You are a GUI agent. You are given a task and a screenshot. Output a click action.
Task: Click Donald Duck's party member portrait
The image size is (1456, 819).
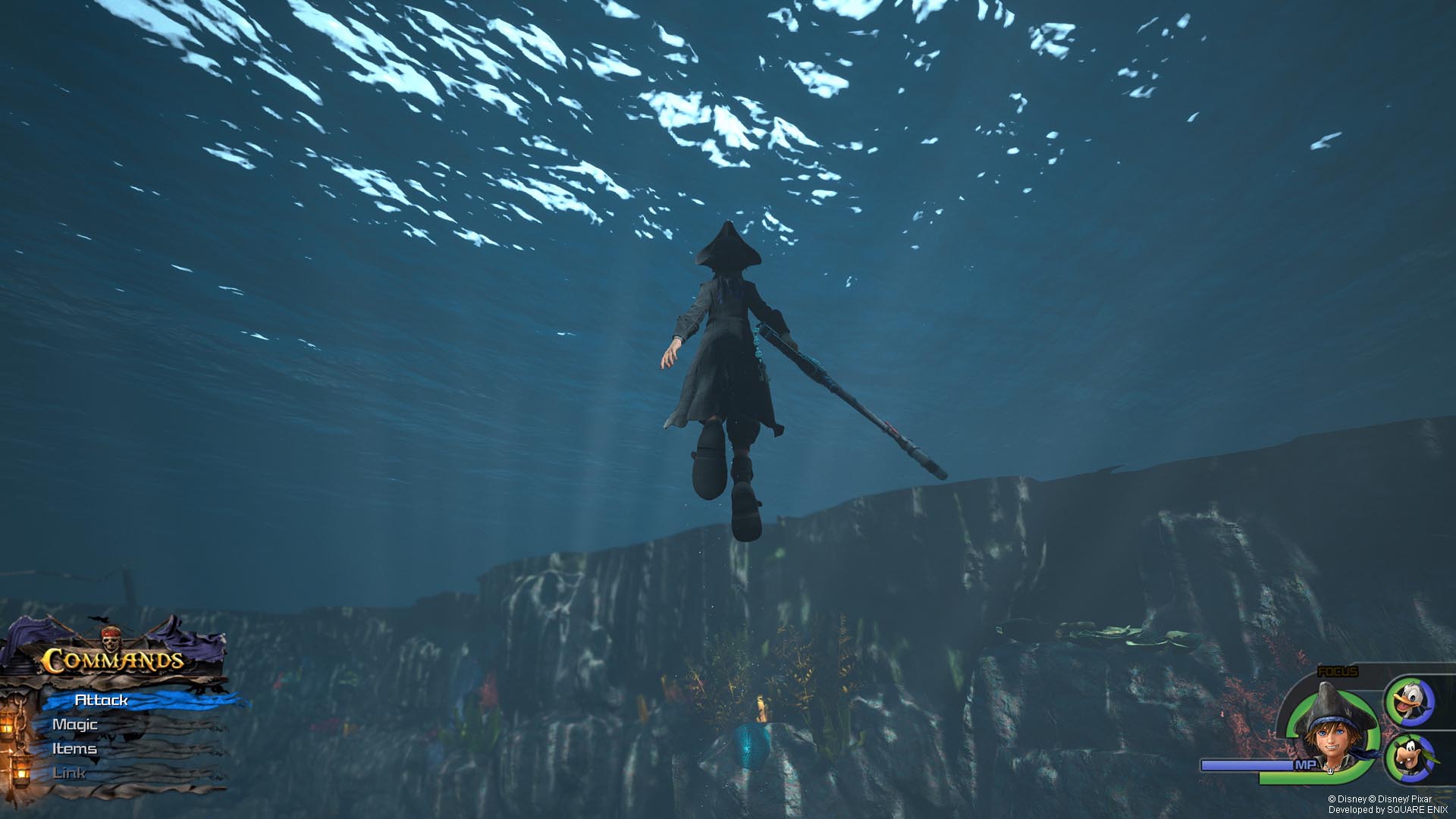coord(1411,700)
